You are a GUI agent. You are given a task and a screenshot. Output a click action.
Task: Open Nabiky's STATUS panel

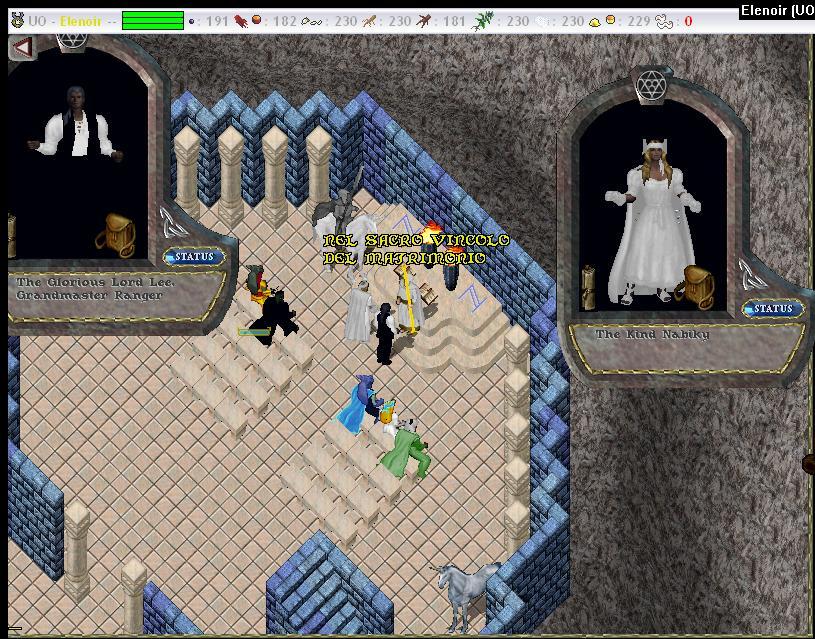(x=772, y=309)
